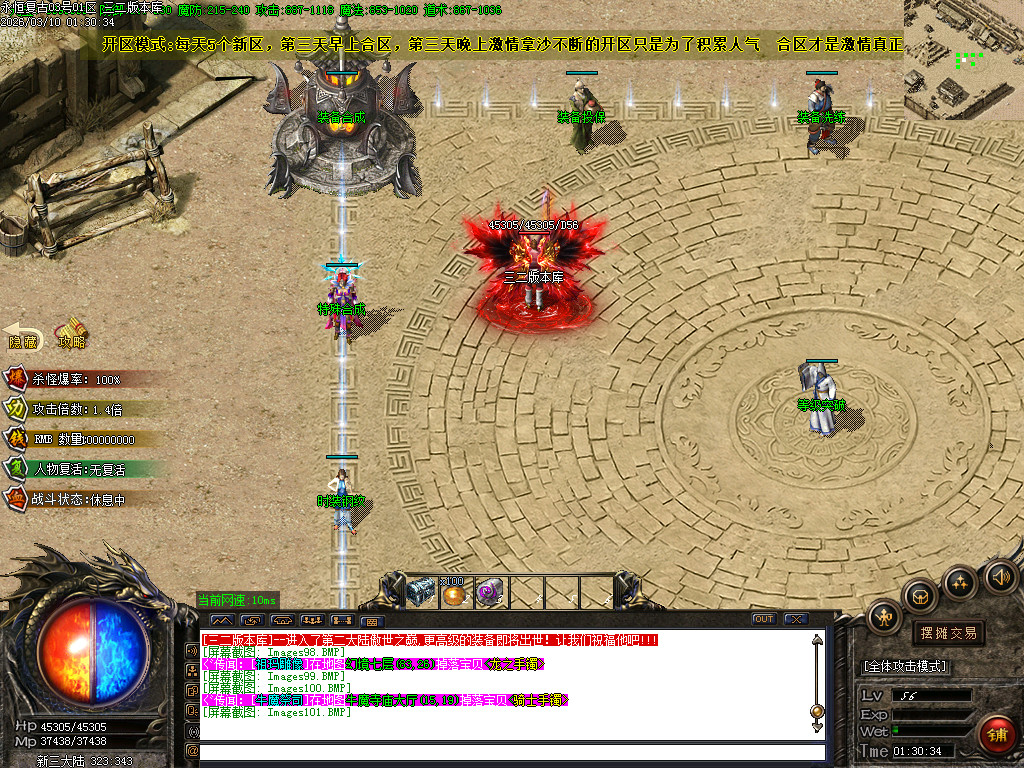Viewport: 1024px width, 768px height.
Task: Switch the 全体攻击模式 attack mode label
Action: (x=905, y=666)
